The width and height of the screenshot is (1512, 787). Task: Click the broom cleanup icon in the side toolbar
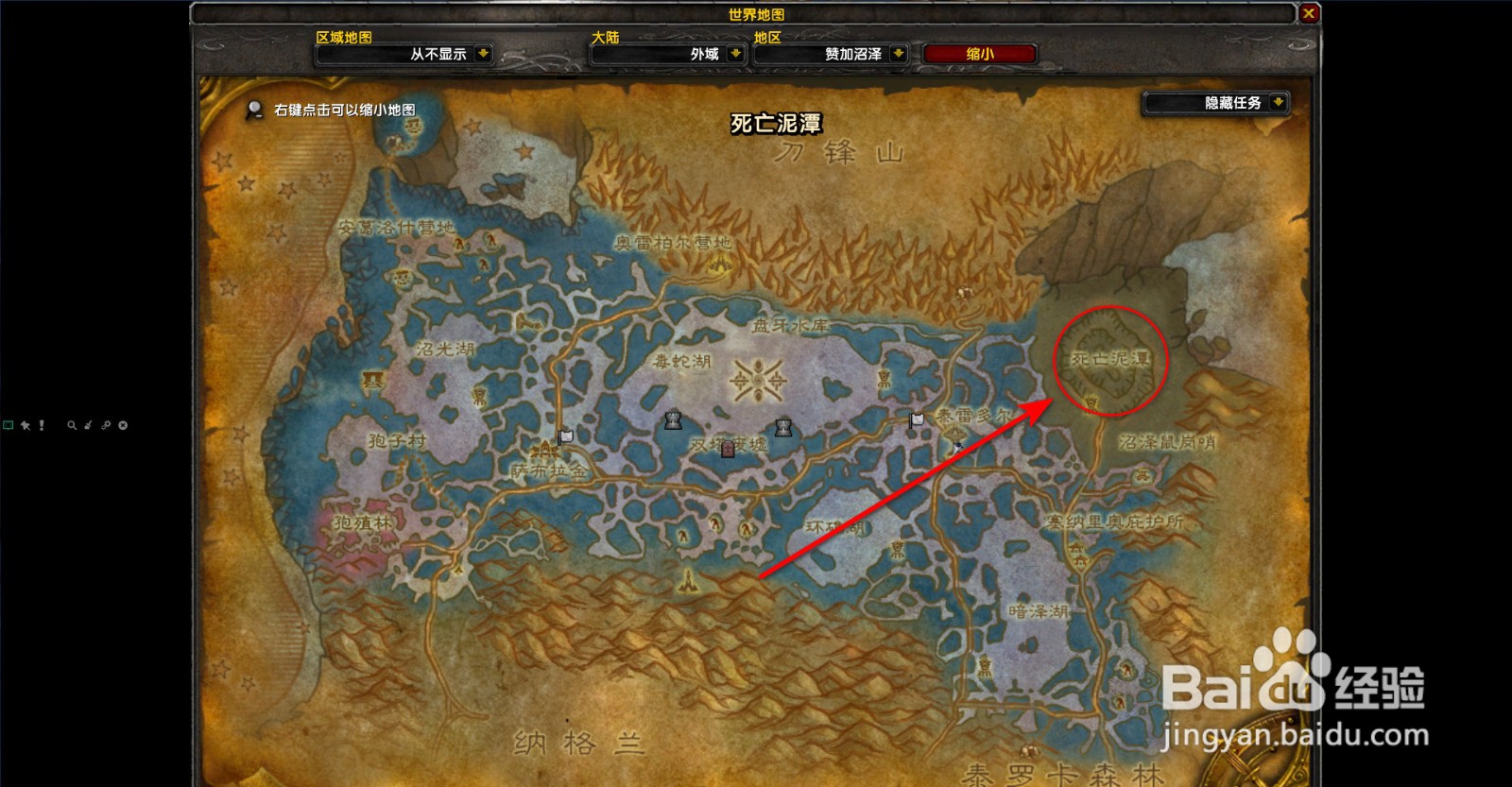[87, 425]
